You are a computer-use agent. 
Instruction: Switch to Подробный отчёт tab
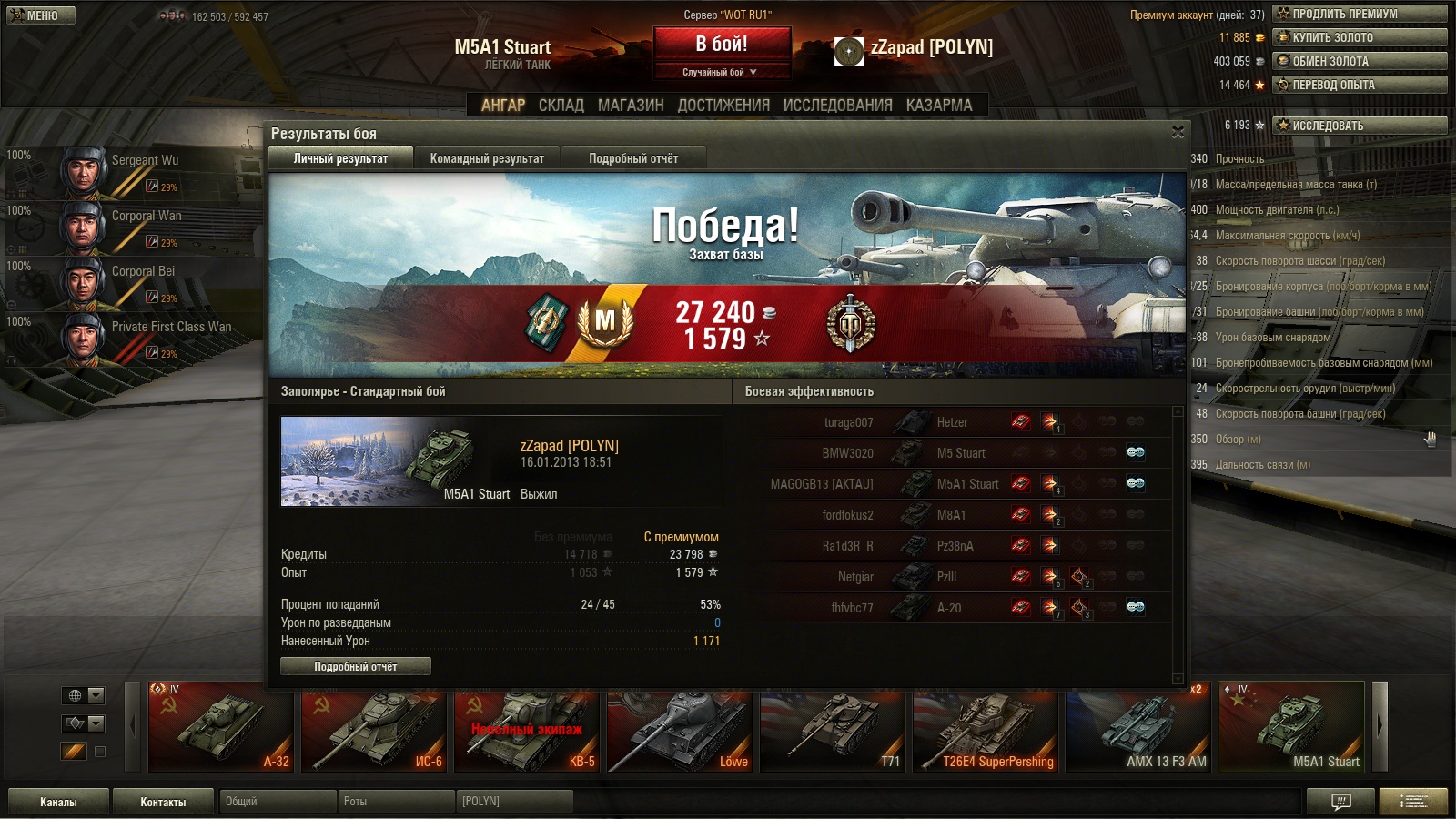click(x=633, y=158)
